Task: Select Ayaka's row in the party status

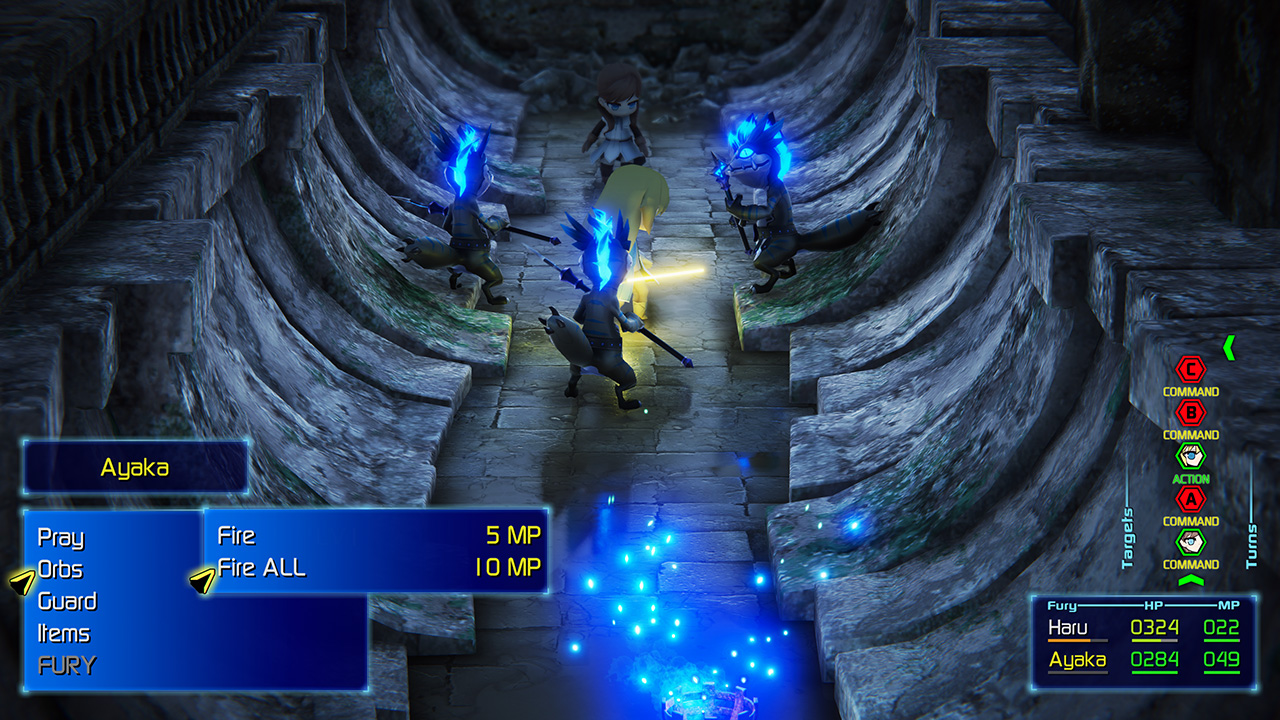Action: tap(1144, 660)
